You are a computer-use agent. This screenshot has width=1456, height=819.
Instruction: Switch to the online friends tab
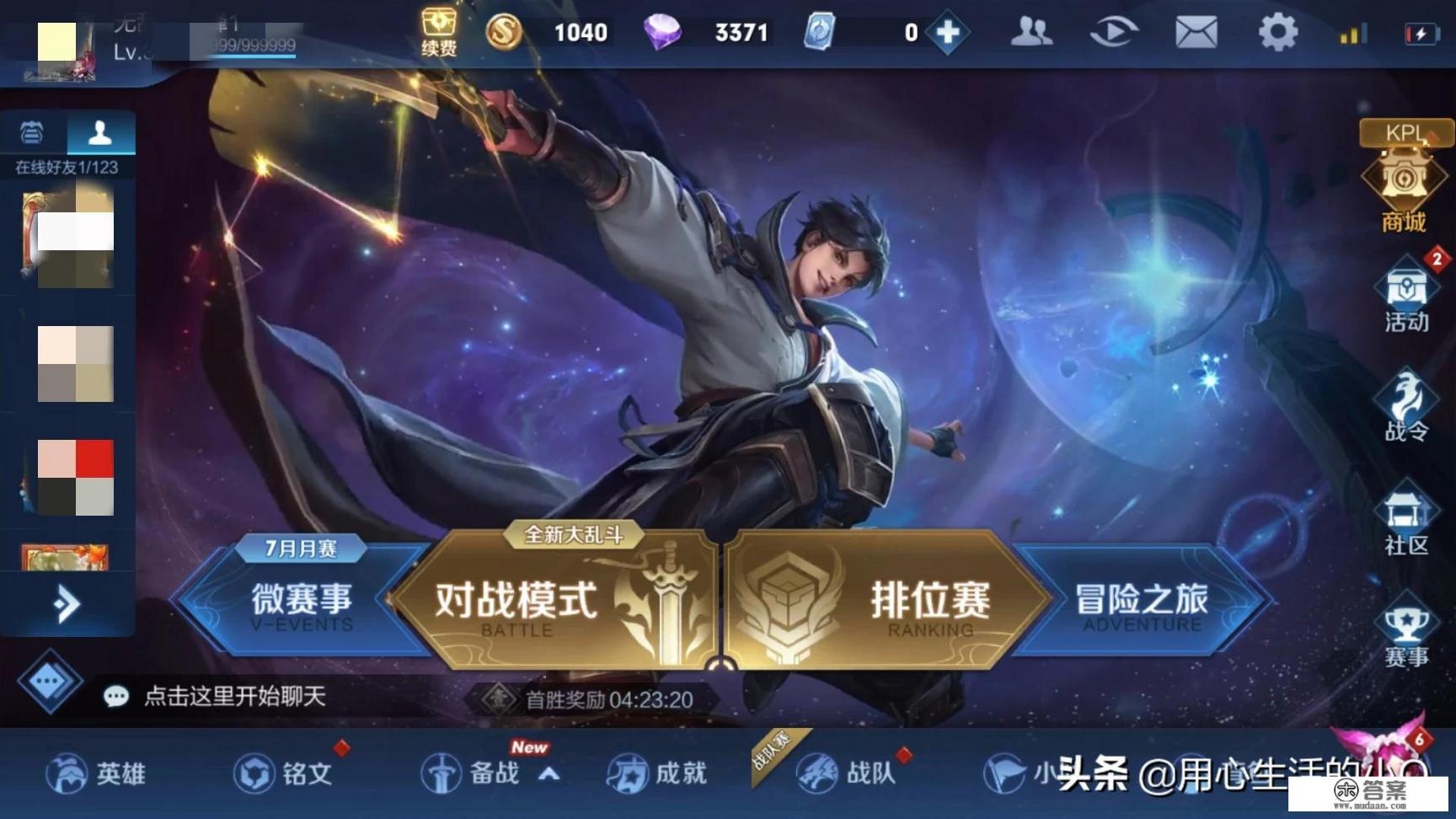[100, 132]
